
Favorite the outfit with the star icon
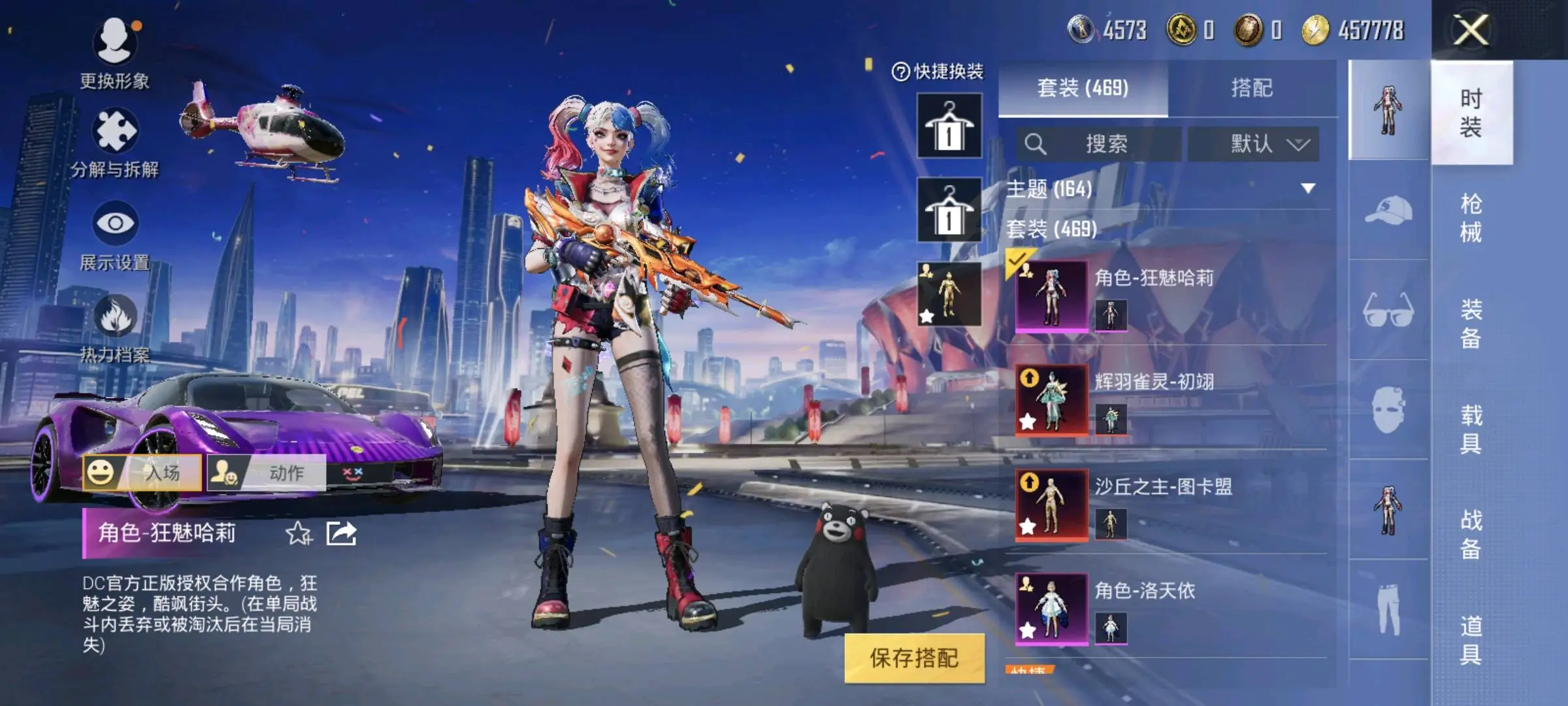coord(299,533)
